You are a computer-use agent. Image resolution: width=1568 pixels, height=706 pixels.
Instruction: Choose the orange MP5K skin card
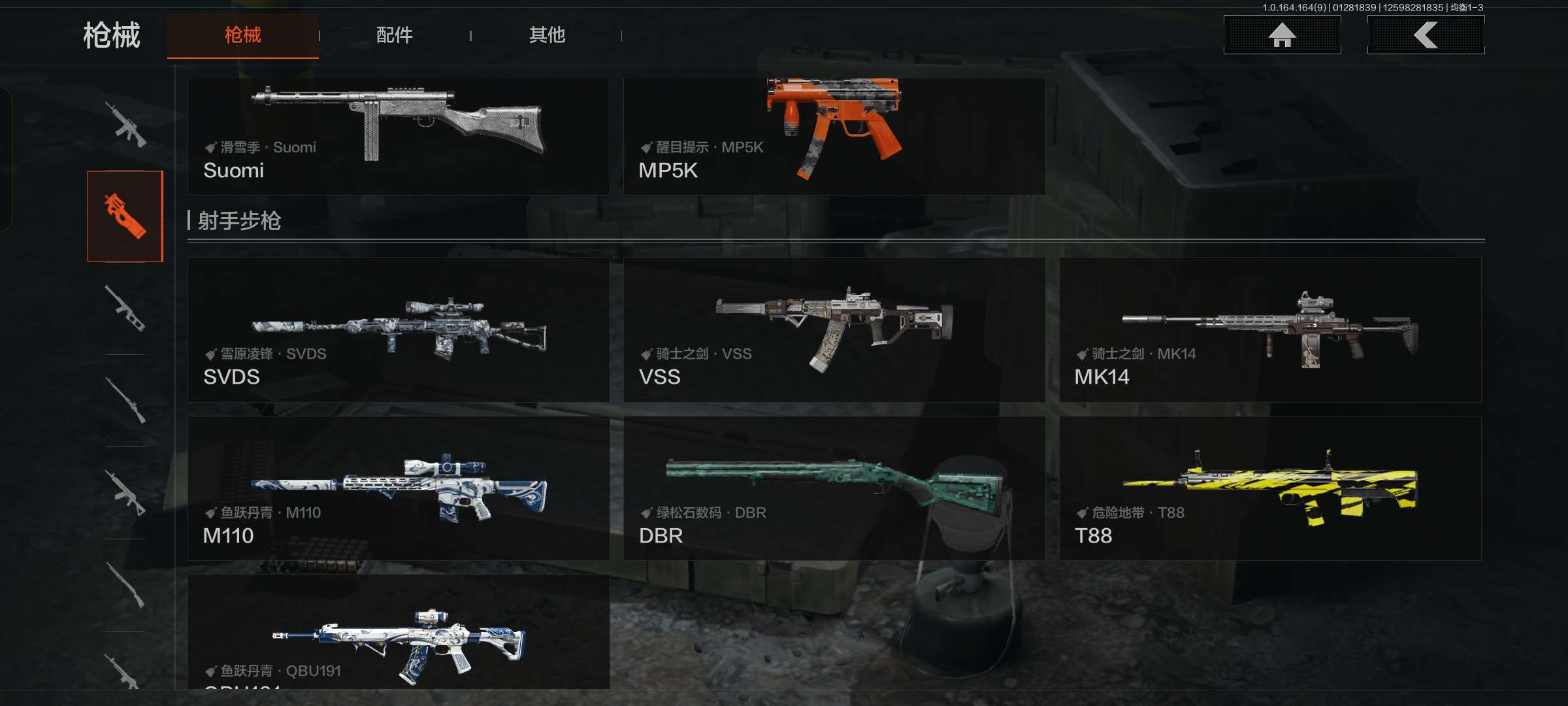pos(834,136)
